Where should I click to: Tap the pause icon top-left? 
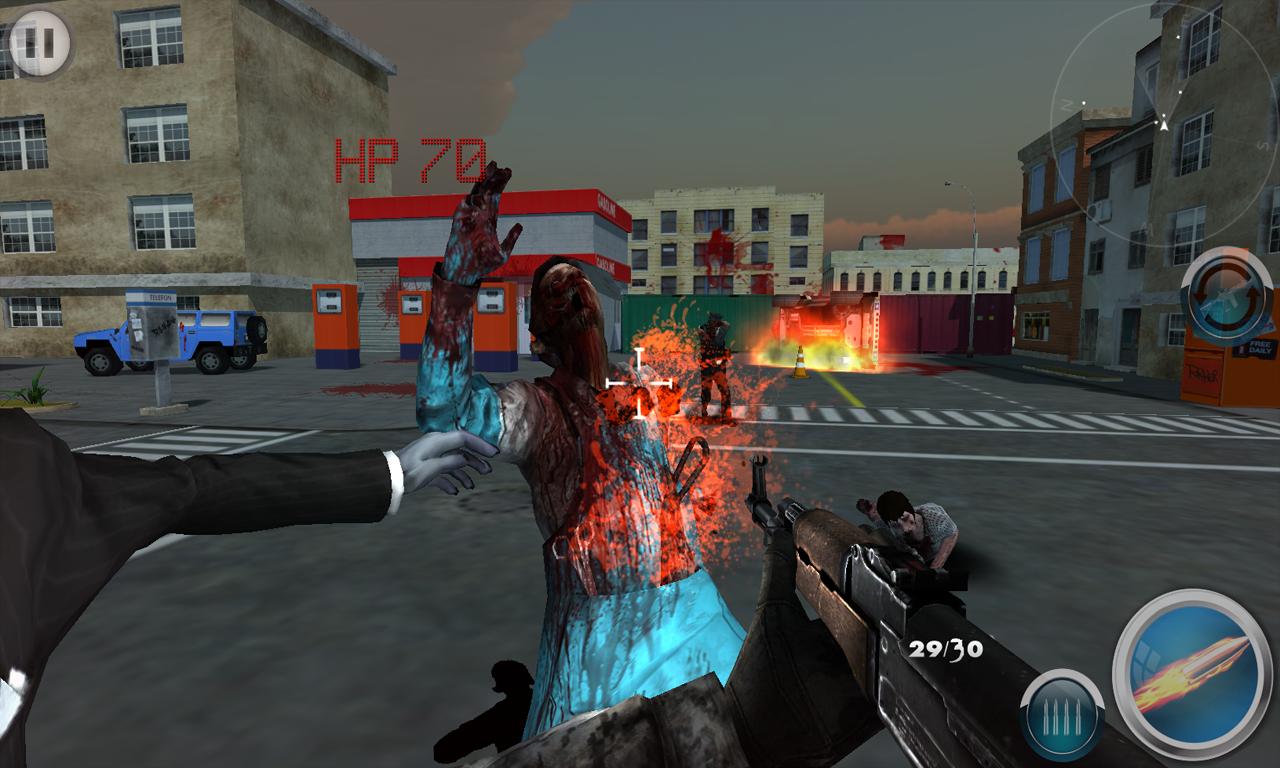[38, 43]
